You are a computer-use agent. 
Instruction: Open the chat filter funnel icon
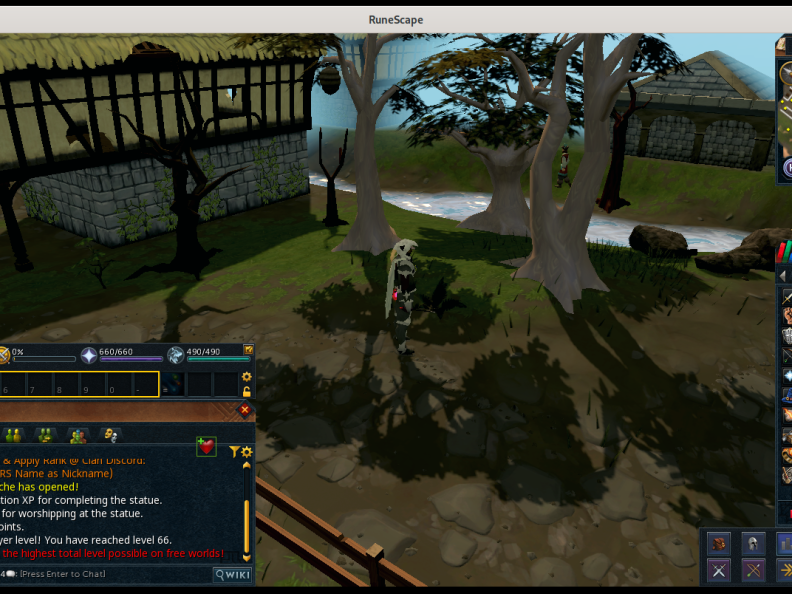[235, 452]
